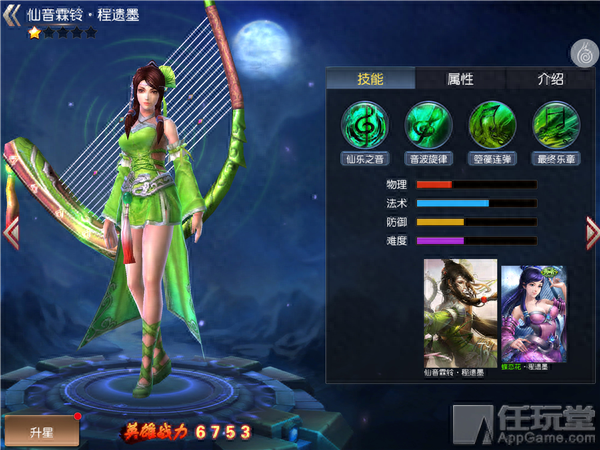Select the 仙乐之音 skill icon
This screenshot has height=450, width=600.
pyautogui.click(x=366, y=124)
